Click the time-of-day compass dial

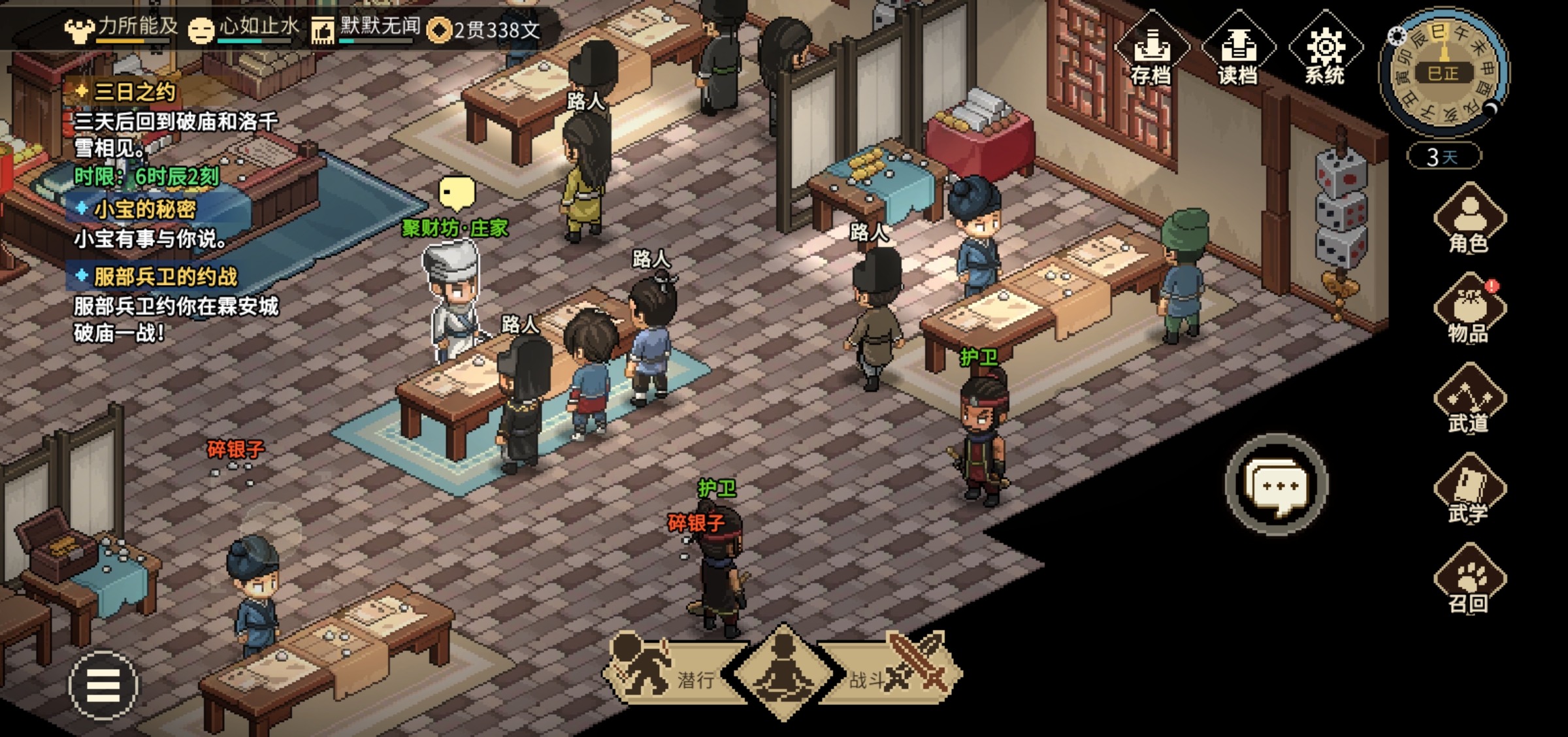1443,72
